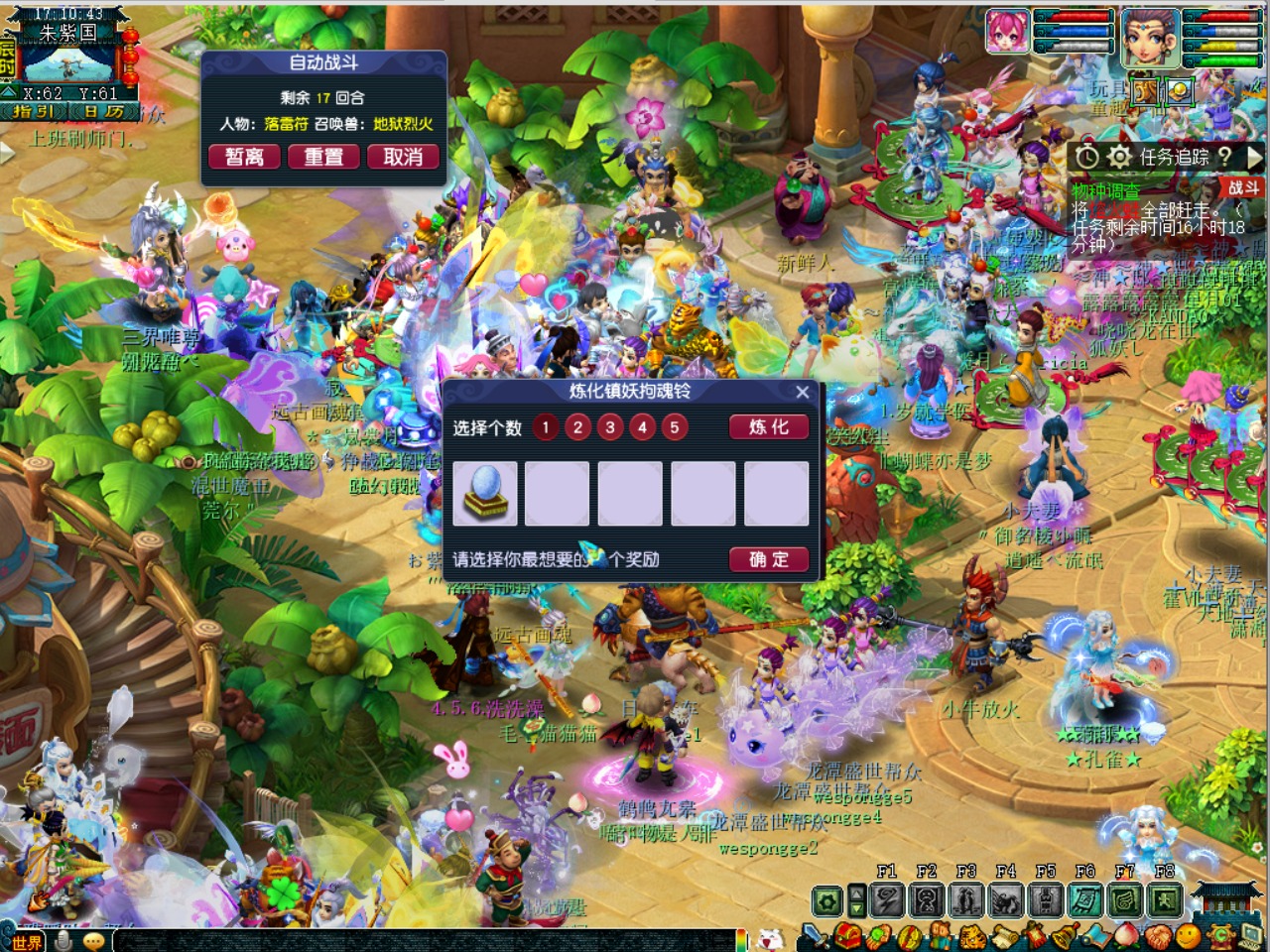Open the 日历 calendar button
Screen dimensions: 1270x952
click(102, 112)
